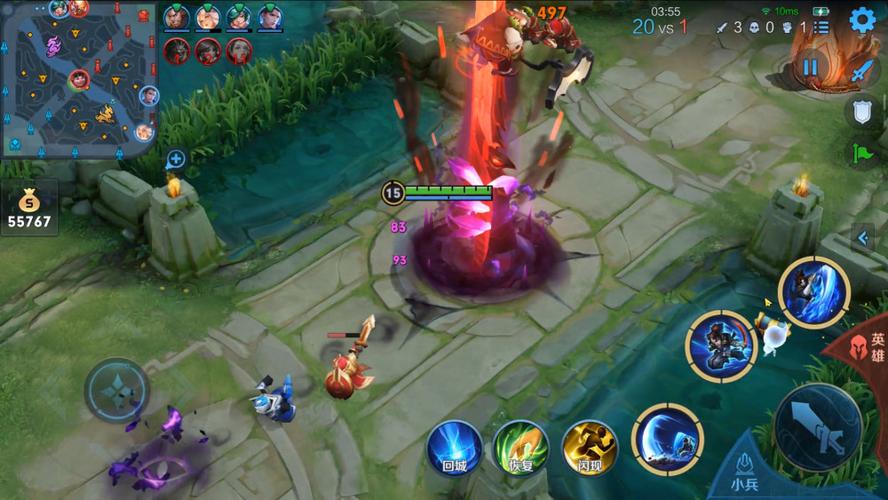This screenshot has height=500, width=888.
Task: Click the battlefield minimap
Action: point(78,78)
